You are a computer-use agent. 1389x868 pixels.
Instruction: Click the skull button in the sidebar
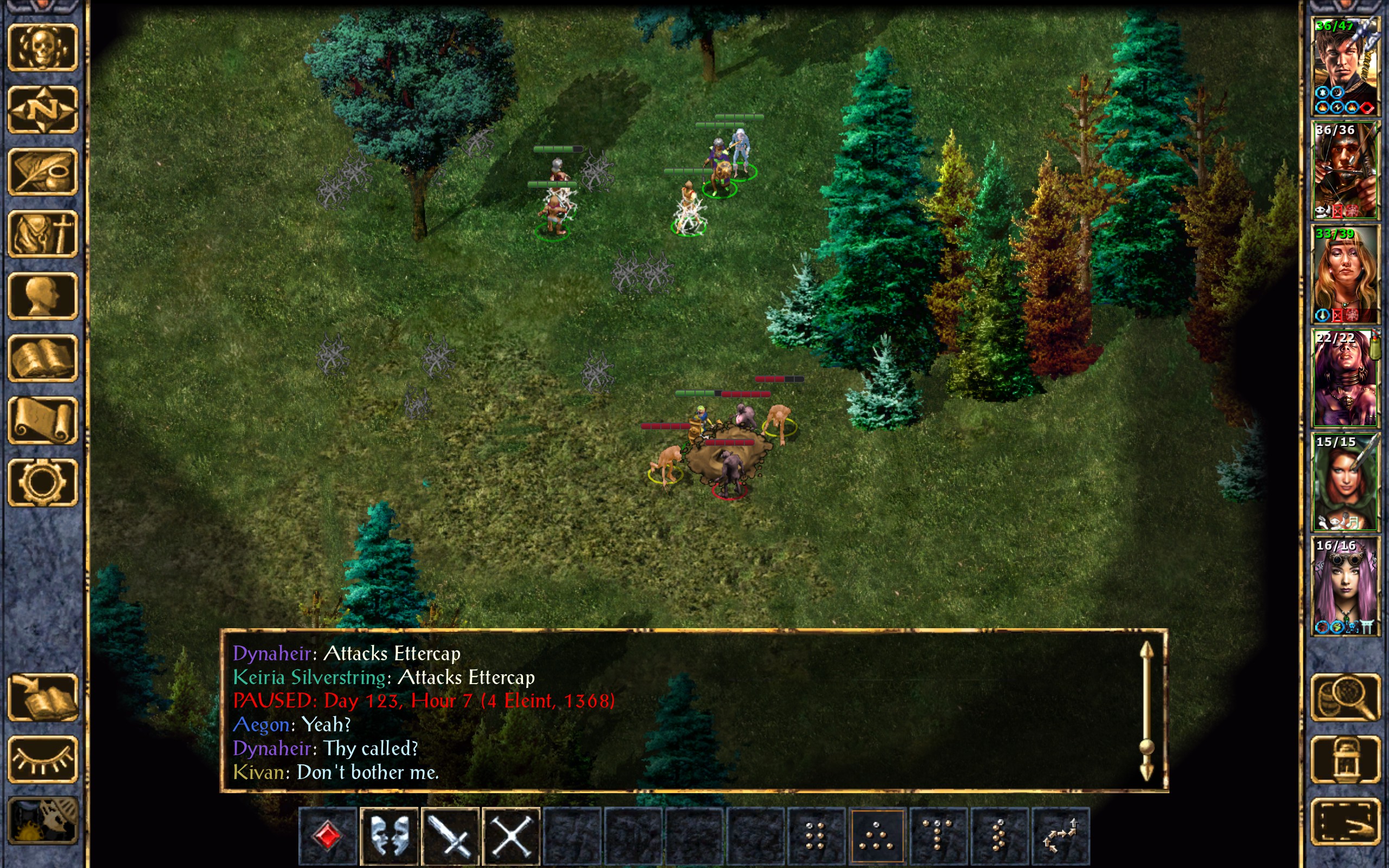pyautogui.click(x=42, y=48)
